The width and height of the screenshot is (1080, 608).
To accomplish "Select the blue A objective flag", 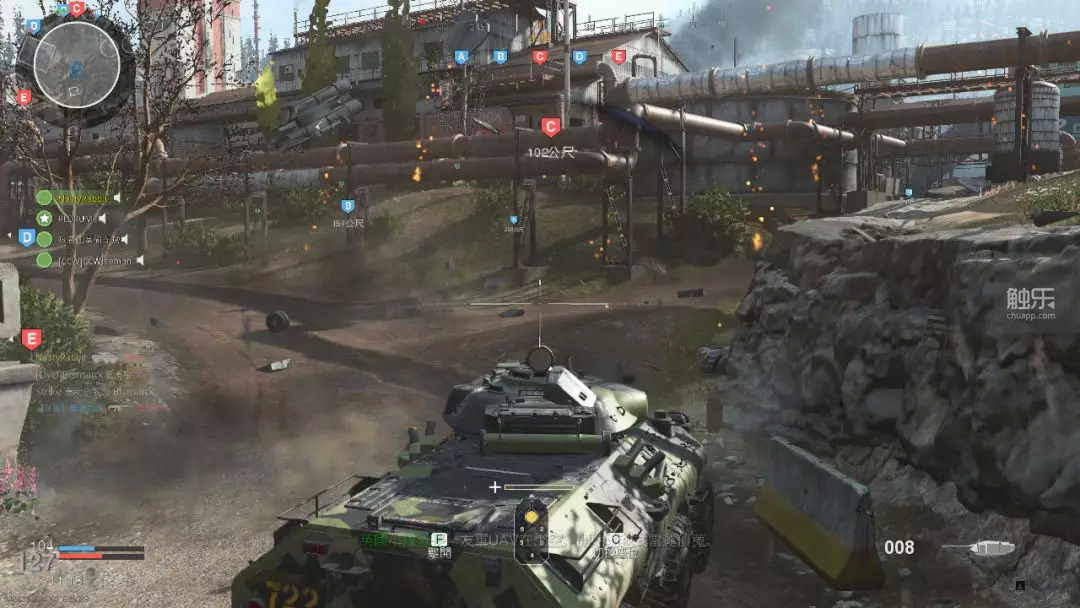I will click(461, 57).
